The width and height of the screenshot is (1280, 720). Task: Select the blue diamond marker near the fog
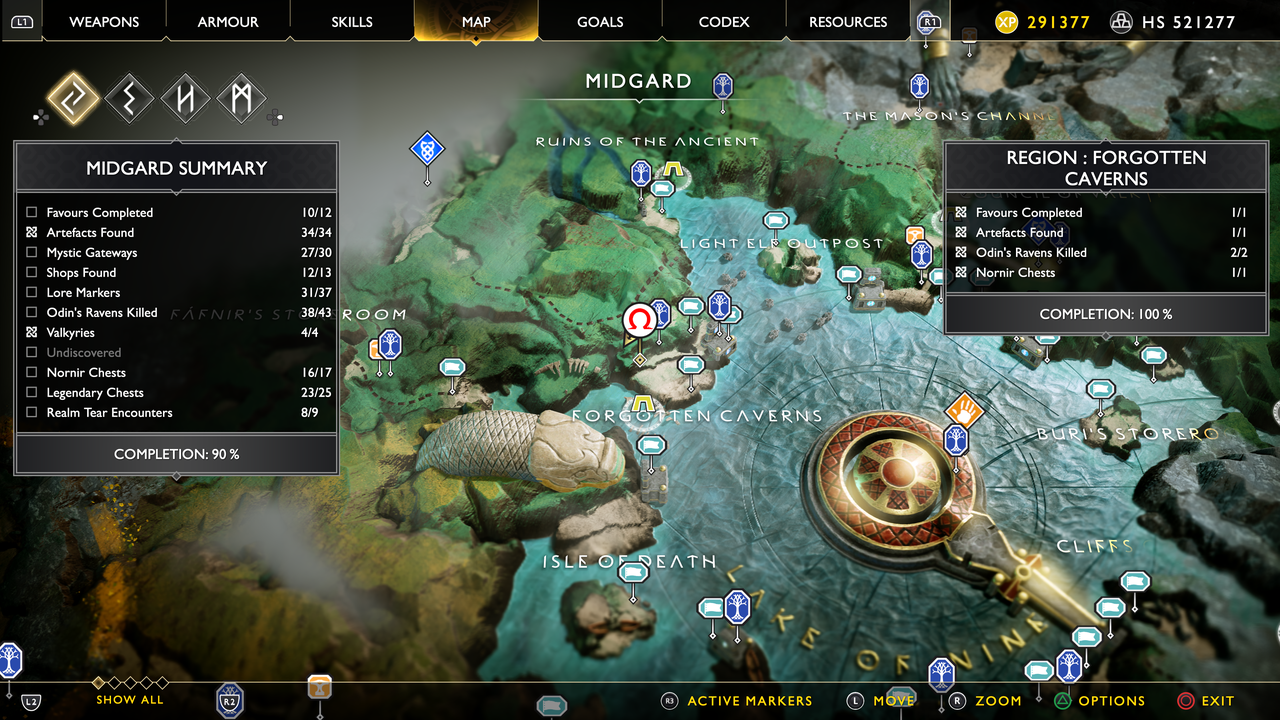[427, 149]
